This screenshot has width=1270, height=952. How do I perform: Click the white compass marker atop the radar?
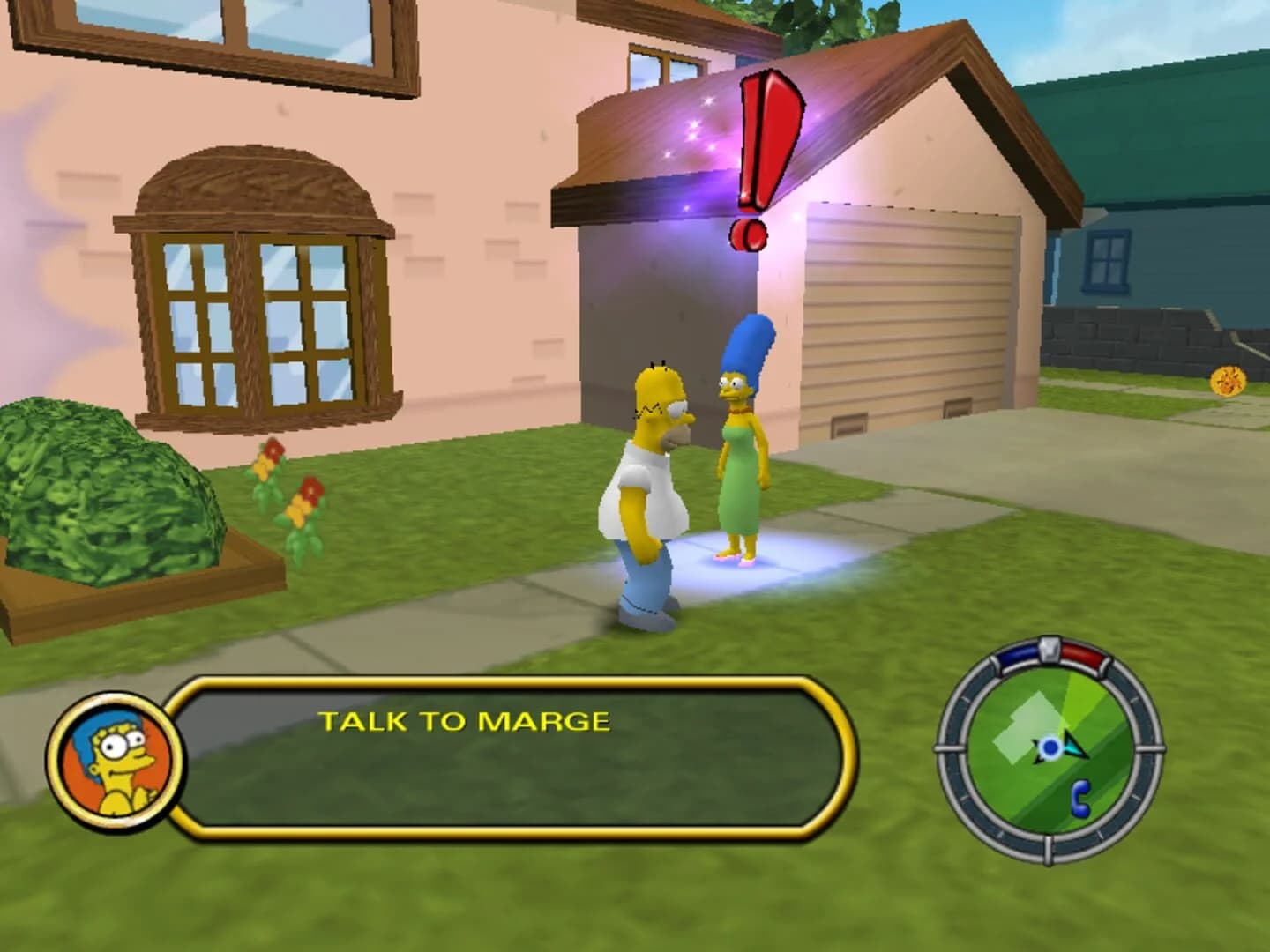(1050, 649)
